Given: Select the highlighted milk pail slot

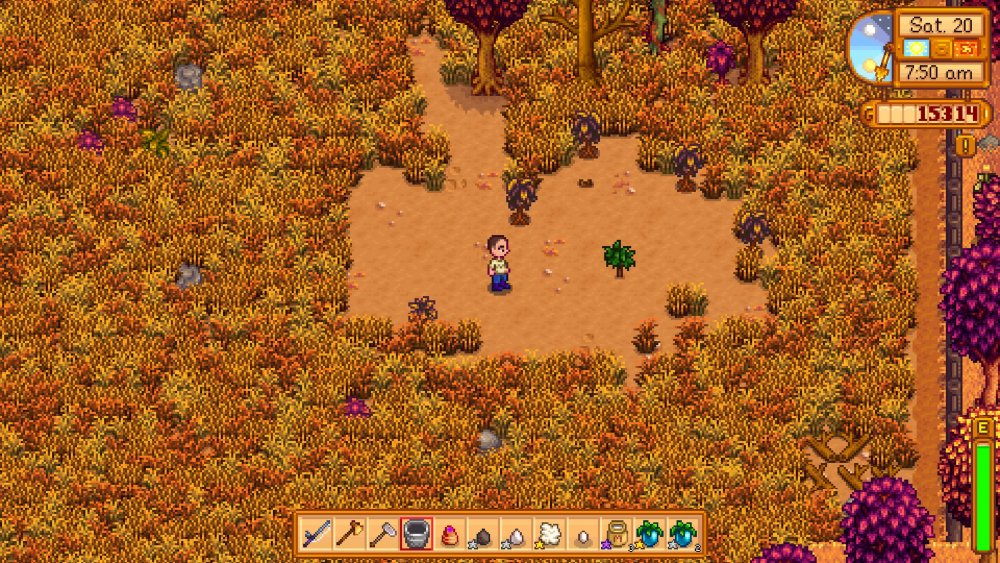Looking at the screenshot, I should point(416,534).
